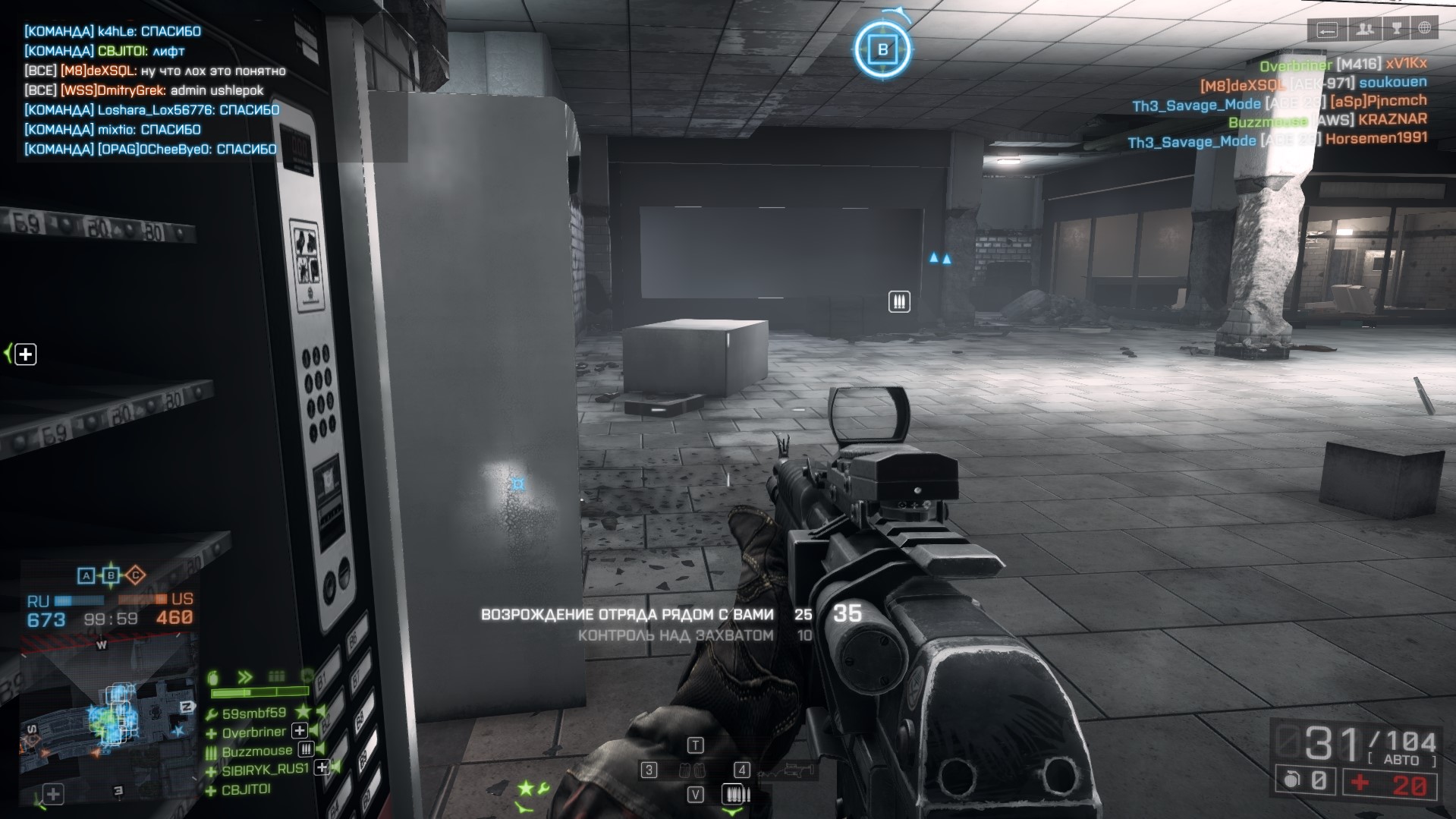Click the medic plus marker at left edge
The image size is (1456, 819).
coord(26,354)
